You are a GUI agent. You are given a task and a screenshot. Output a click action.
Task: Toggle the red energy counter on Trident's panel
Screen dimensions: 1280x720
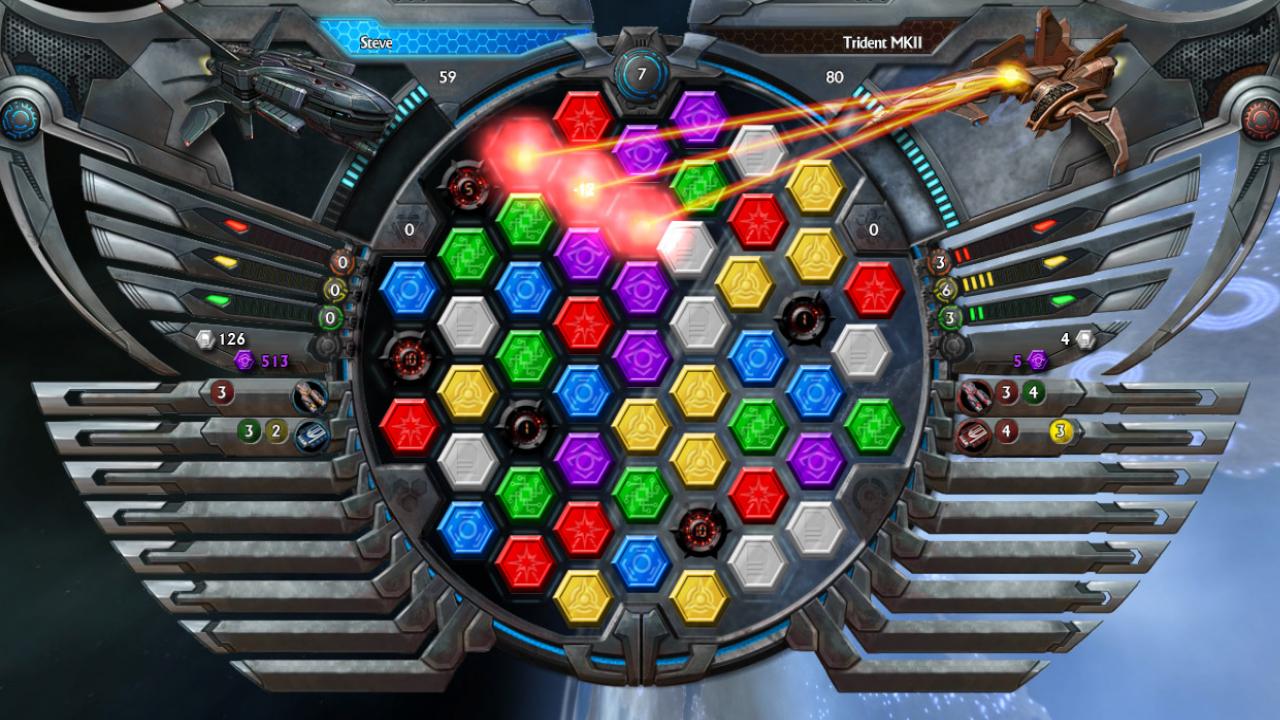pos(940,262)
